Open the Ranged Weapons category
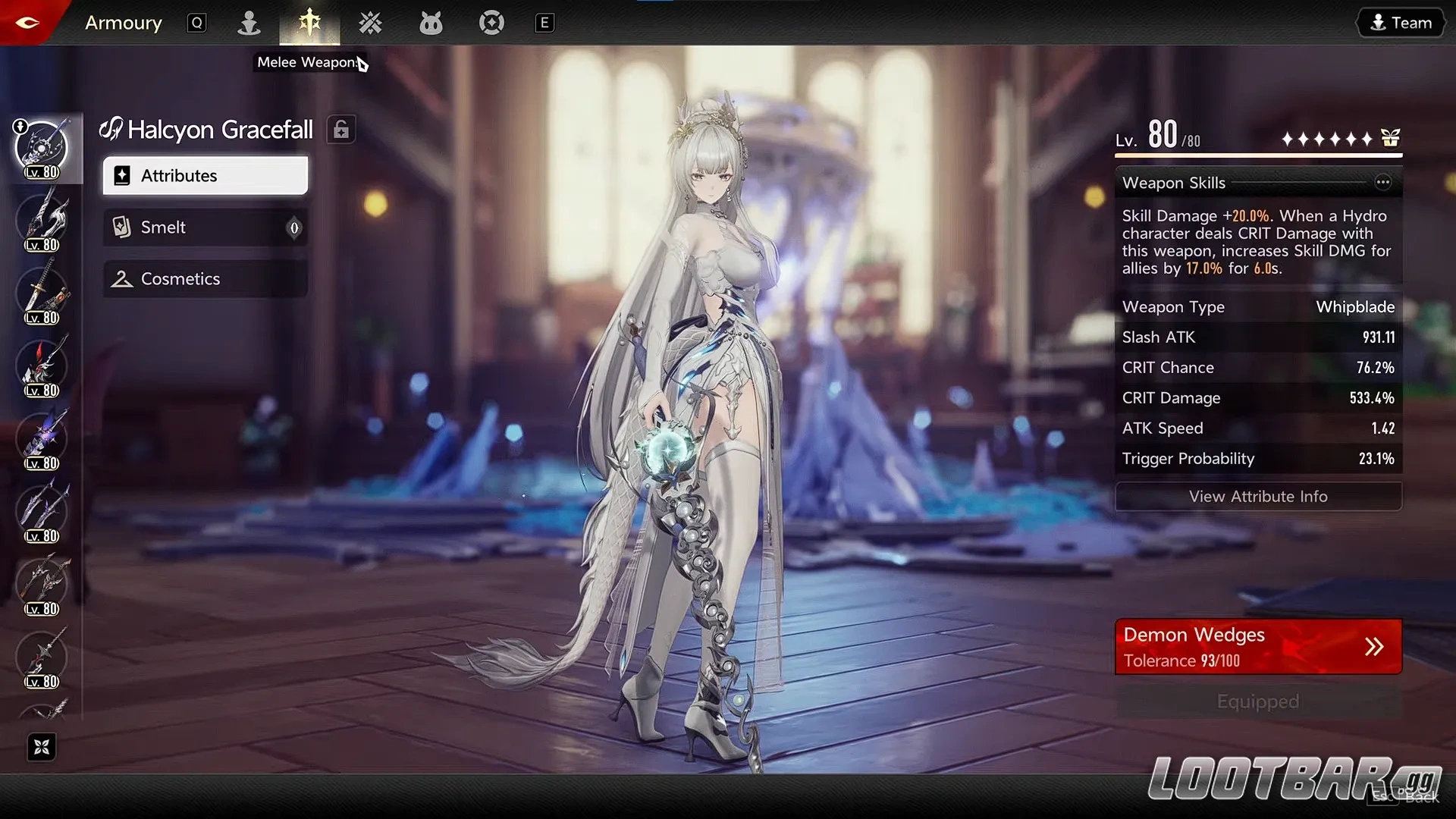Screen dimensions: 1456x819 [x=371, y=23]
